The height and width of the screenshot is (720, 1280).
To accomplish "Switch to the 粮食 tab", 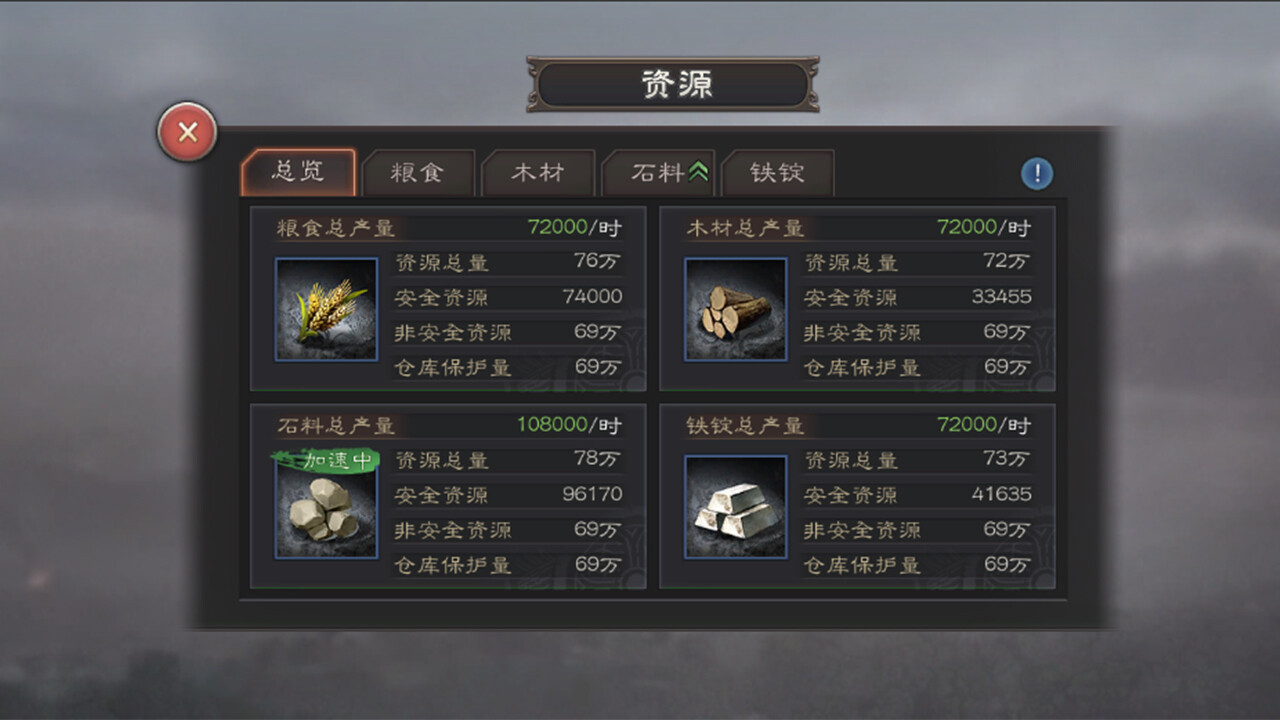I will tap(419, 173).
